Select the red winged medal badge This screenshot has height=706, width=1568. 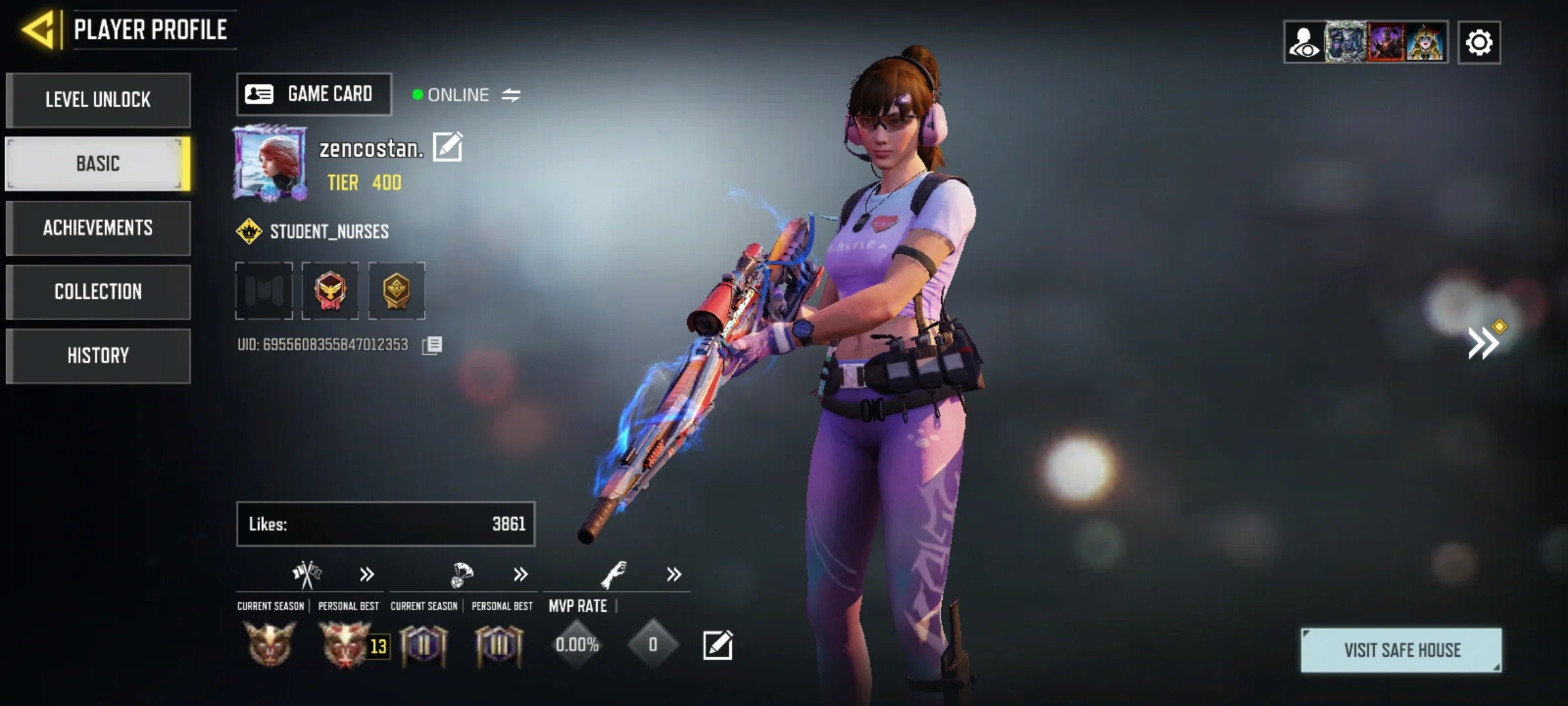(x=330, y=291)
